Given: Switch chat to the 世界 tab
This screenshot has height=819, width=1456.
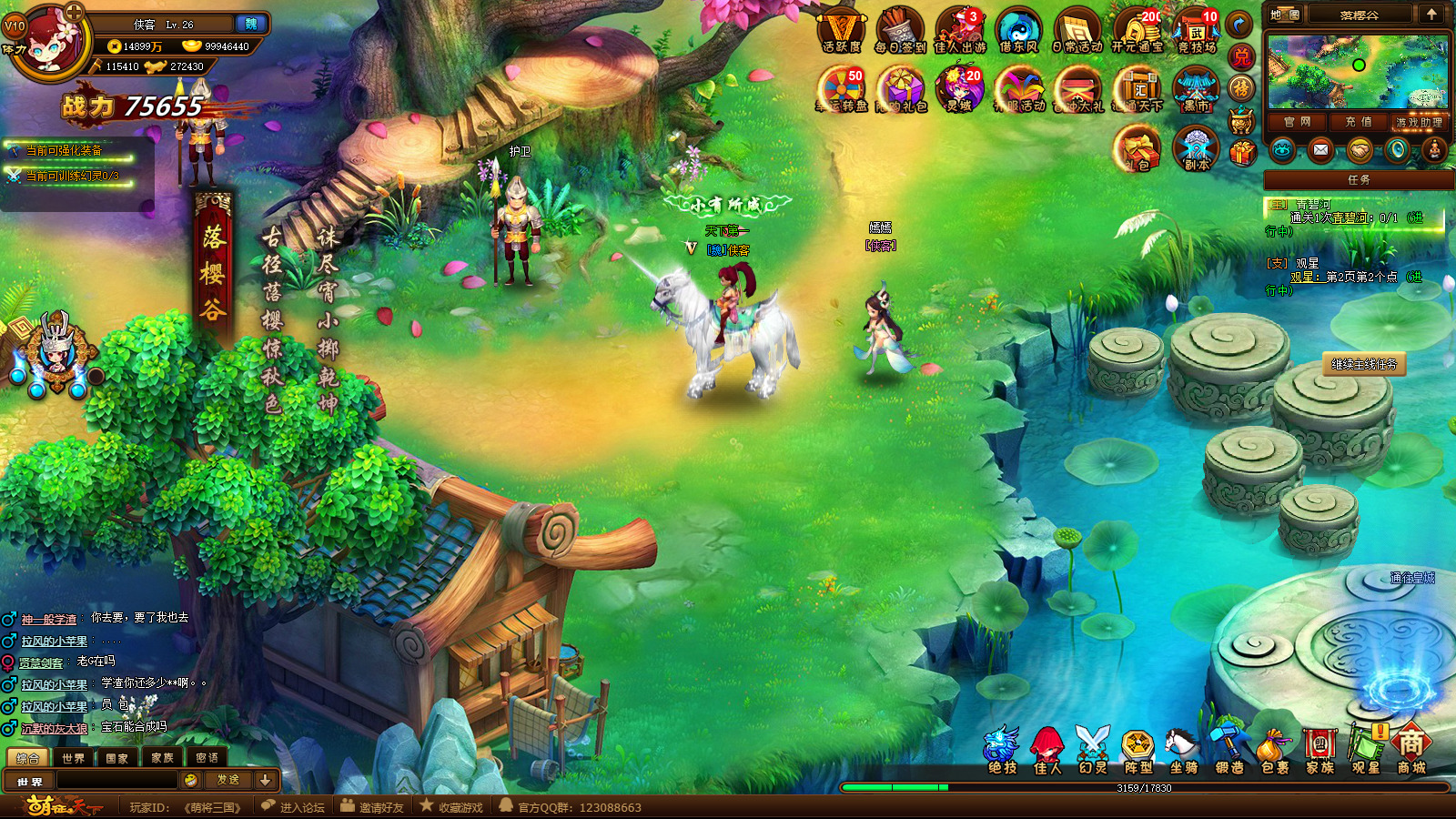Looking at the screenshot, I should coord(73,758).
